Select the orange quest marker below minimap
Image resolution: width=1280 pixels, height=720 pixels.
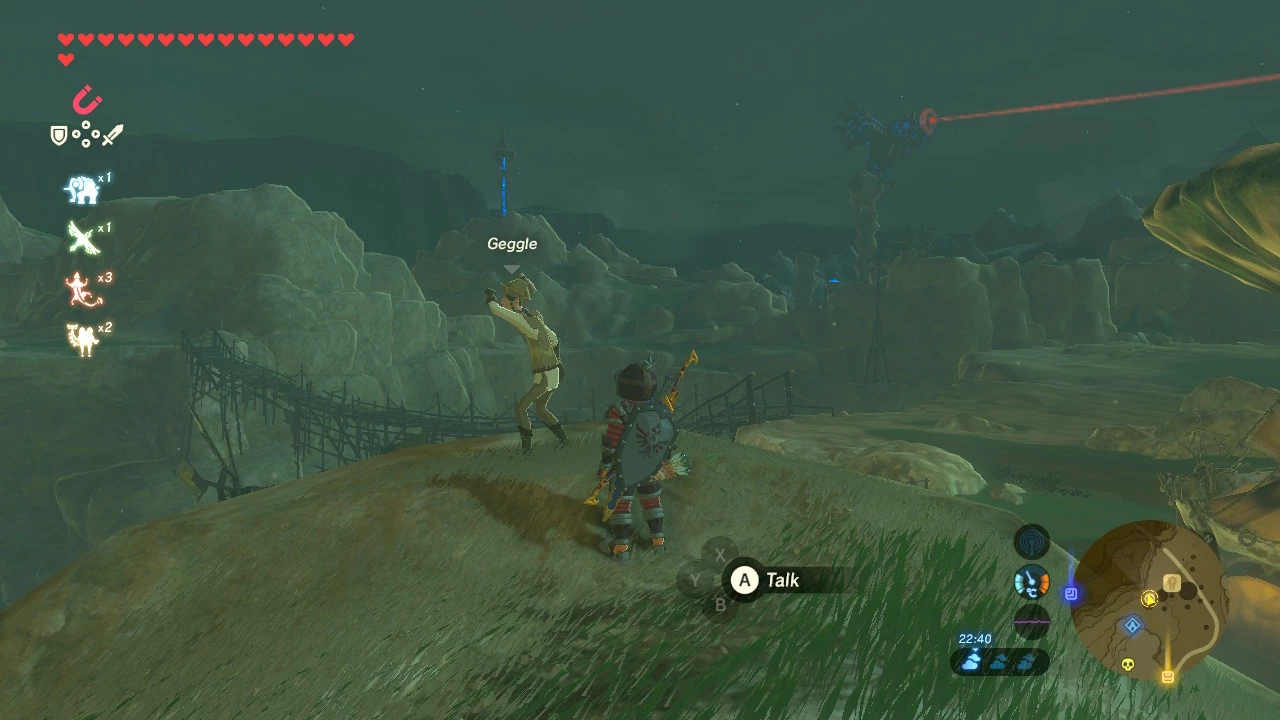(x=1167, y=677)
